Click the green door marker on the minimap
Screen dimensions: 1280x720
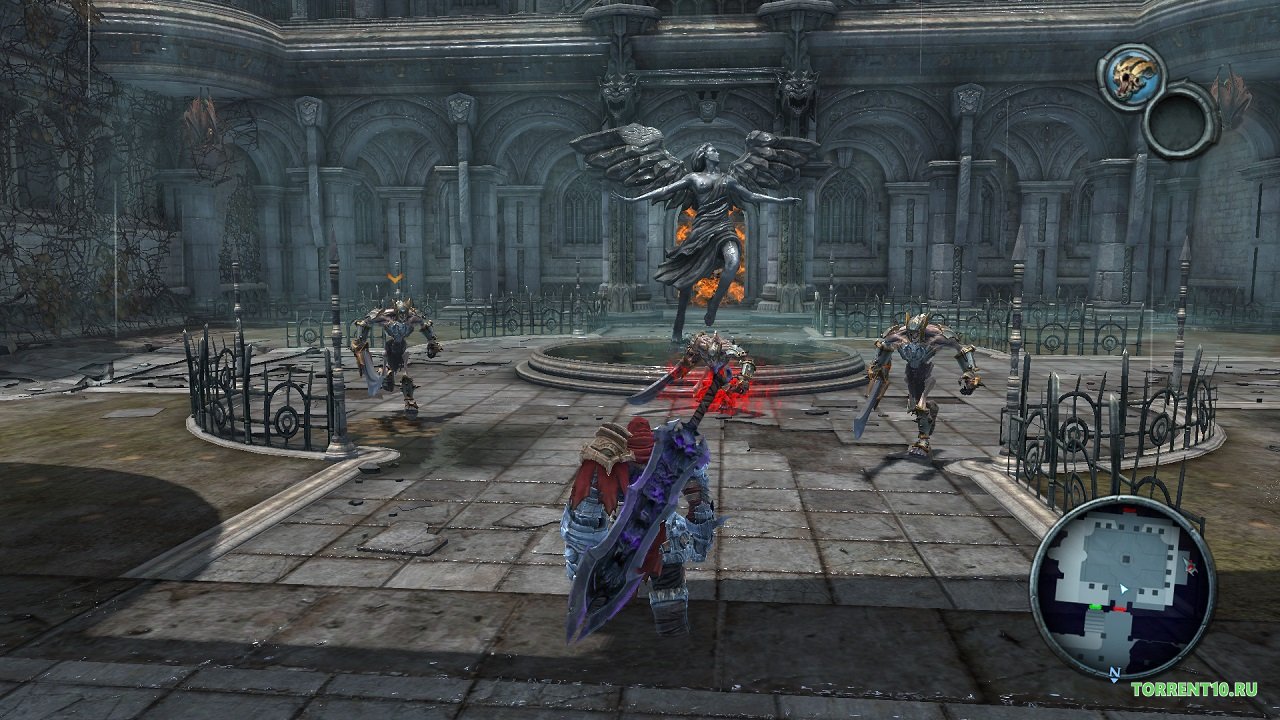coord(1096,607)
